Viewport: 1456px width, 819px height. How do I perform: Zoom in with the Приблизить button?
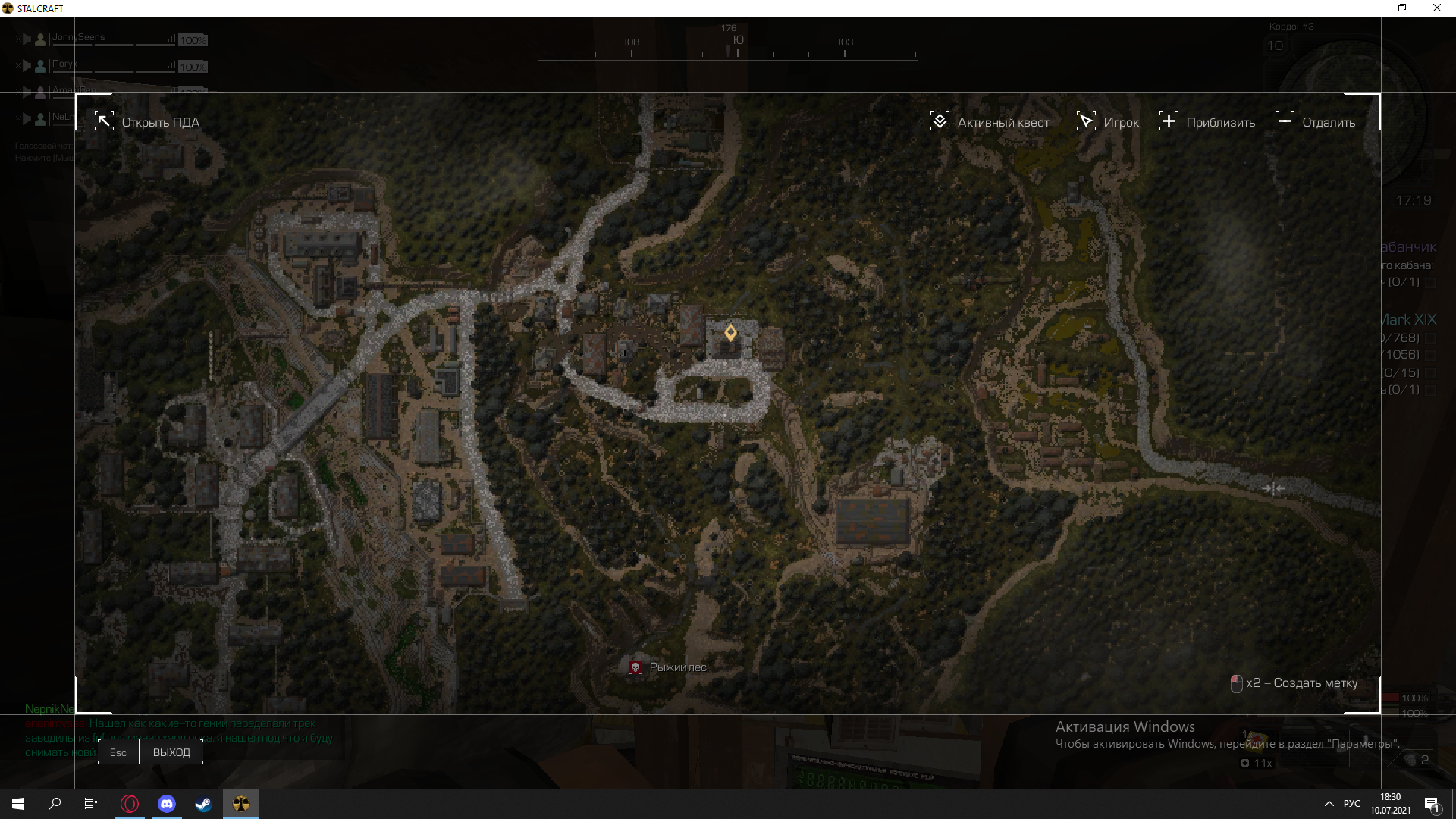click(1207, 122)
